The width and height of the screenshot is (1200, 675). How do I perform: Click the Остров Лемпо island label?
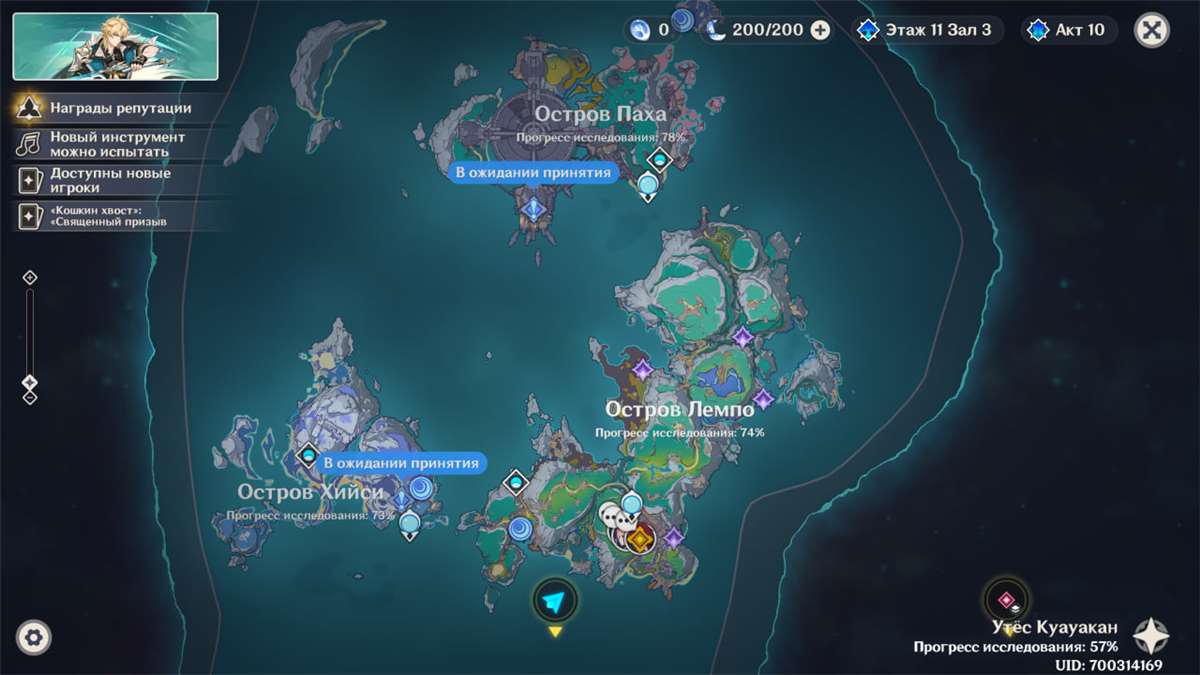click(x=680, y=411)
